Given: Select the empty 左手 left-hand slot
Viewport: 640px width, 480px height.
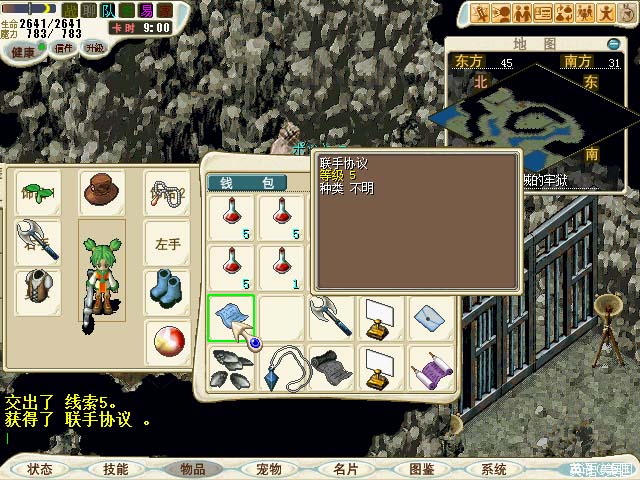Looking at the screenshot, I should tap(167, 243).
